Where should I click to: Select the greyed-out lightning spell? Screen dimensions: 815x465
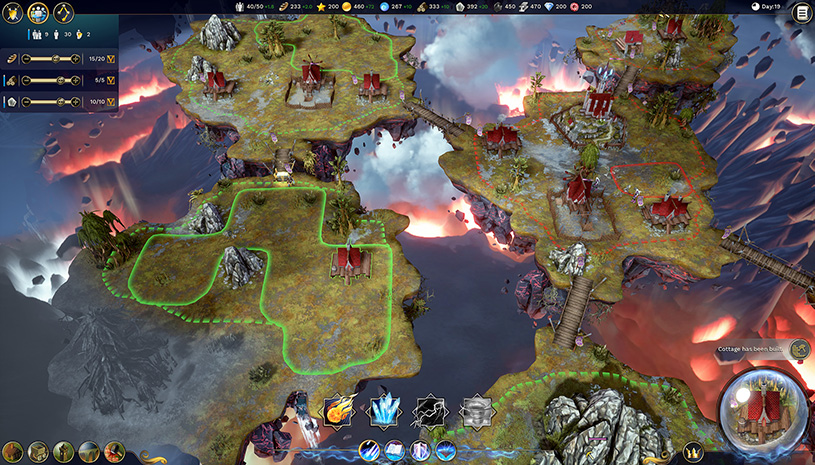click(x=429, y=410)
